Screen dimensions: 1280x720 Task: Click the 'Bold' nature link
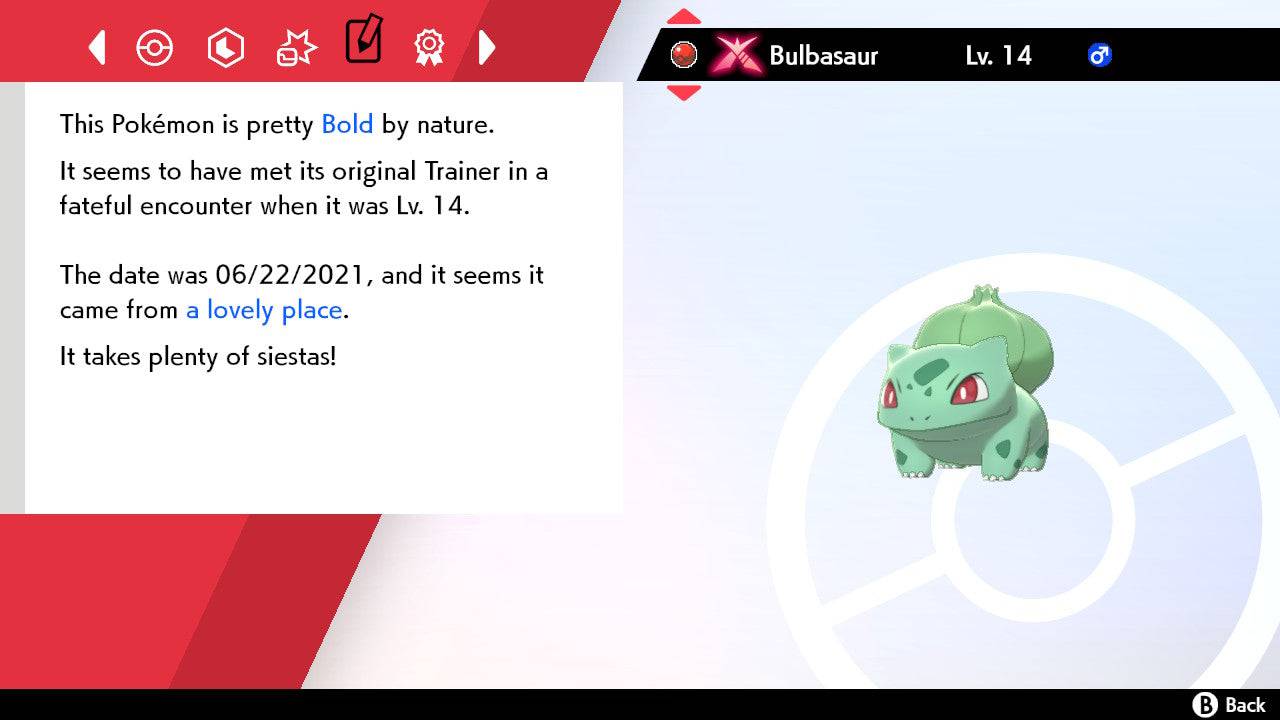click(x=347, y=124)
